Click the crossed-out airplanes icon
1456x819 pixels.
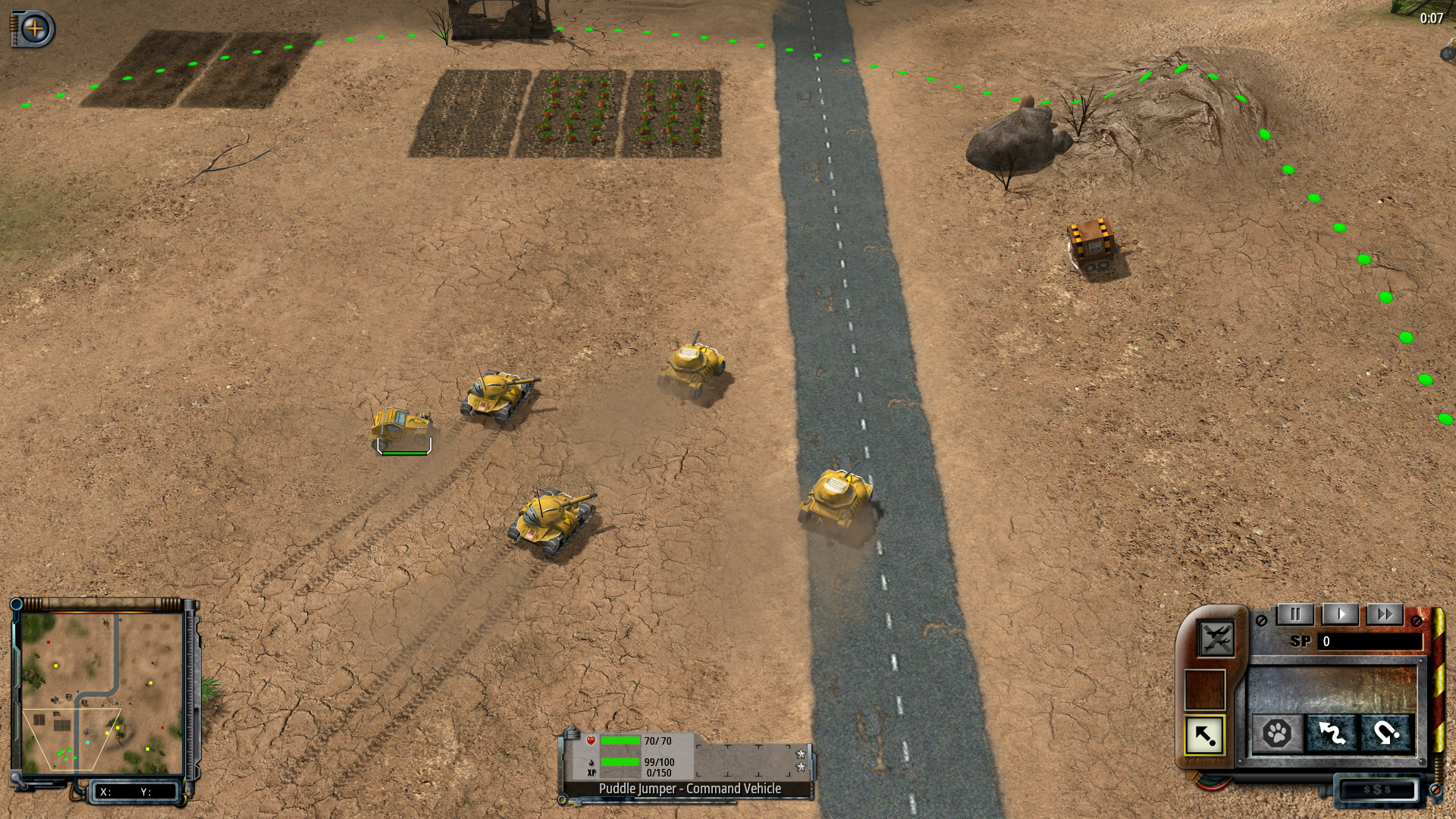1215,639
